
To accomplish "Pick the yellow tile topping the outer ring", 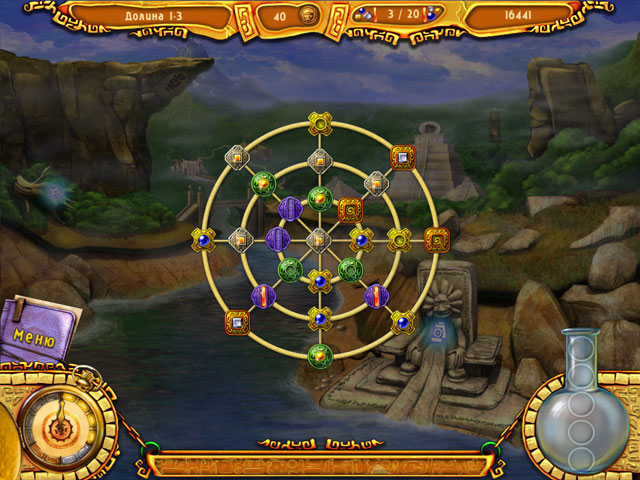I will tap(318, 124).
